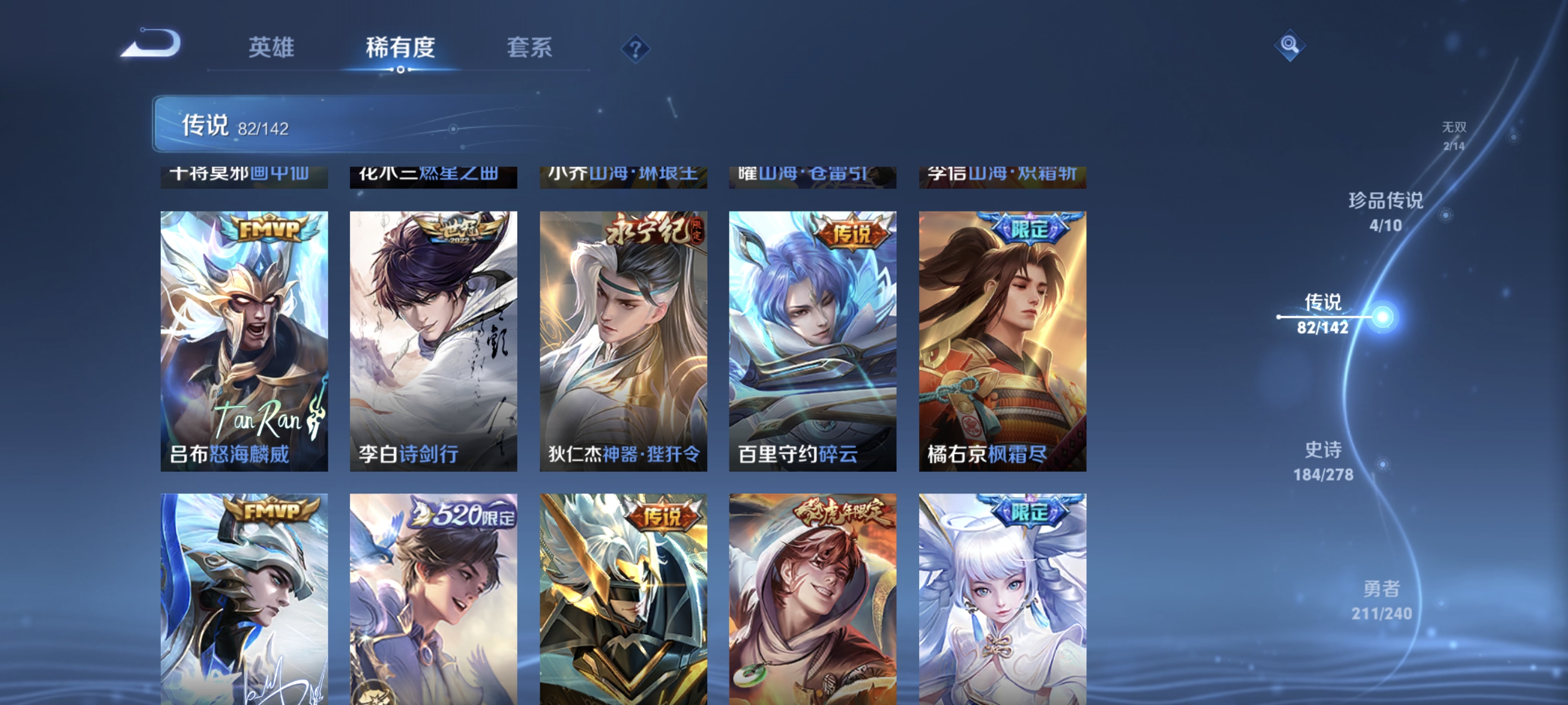Click the question mark help icon
Image resolution: width=1568 pixels, height=705 pixels.
coord(635,51)
